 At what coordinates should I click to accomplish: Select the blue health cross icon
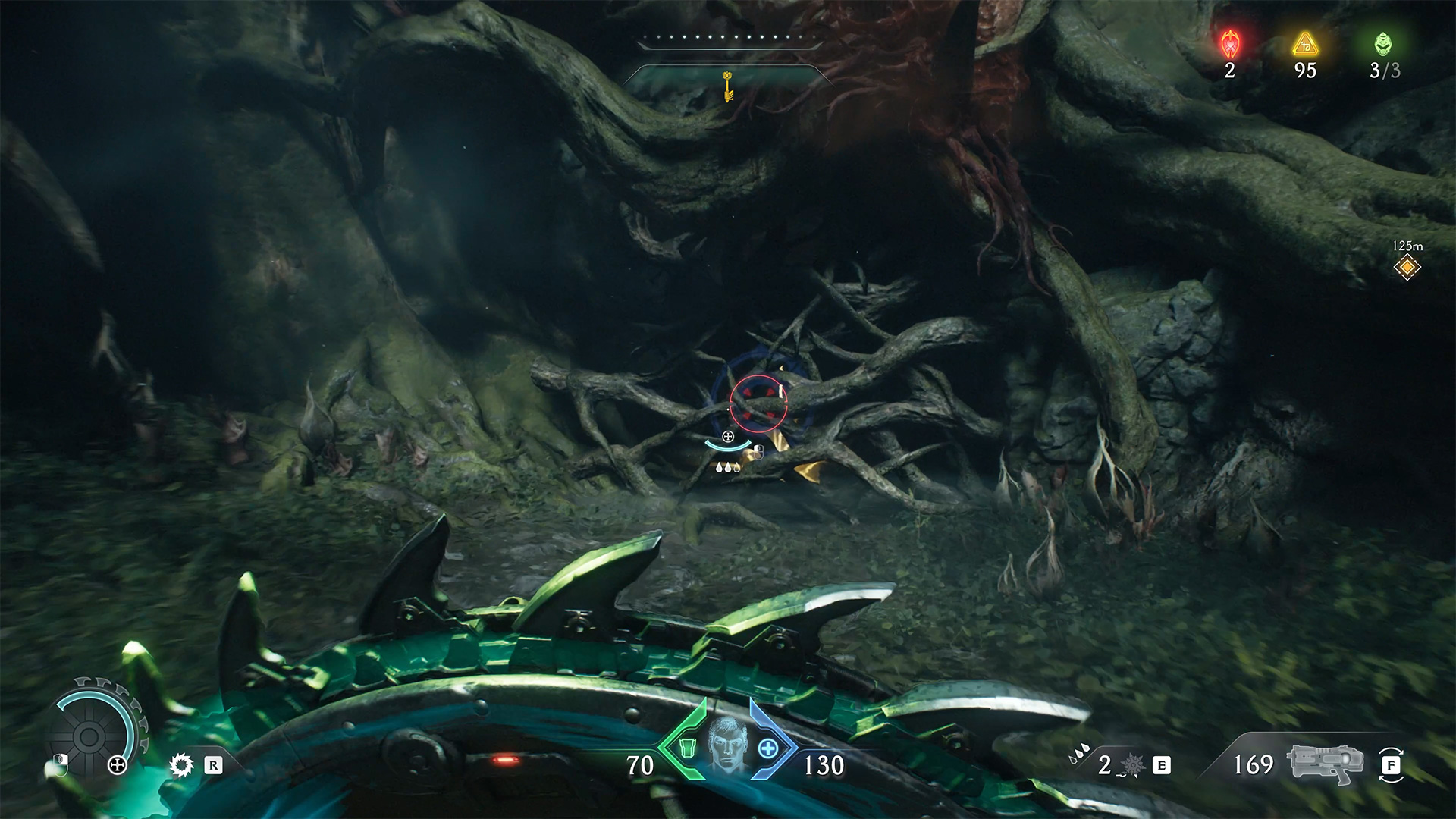(x=768, y=748)
